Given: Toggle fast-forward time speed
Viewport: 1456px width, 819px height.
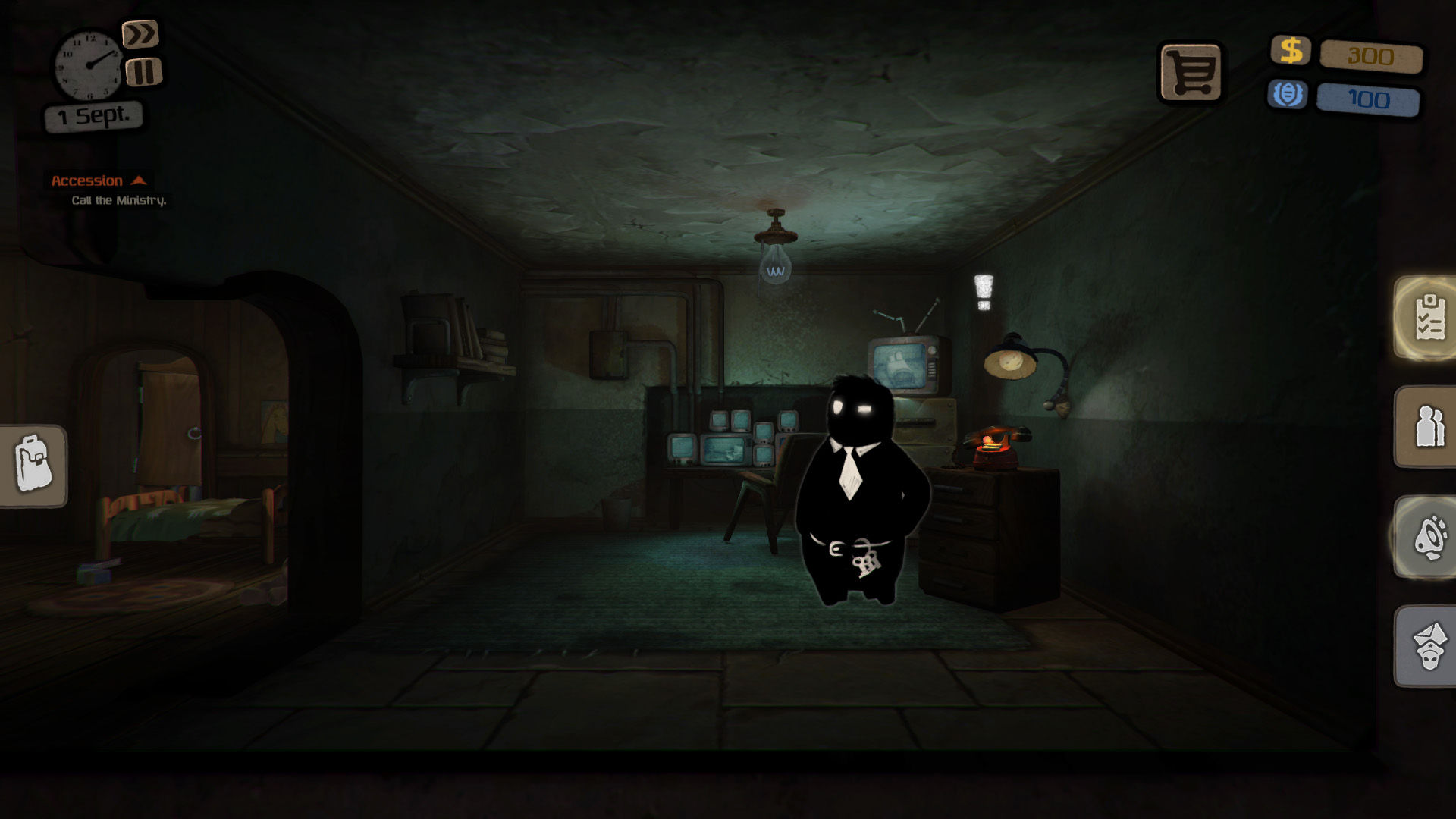Looking at the screenshot, I should [142, 33].
